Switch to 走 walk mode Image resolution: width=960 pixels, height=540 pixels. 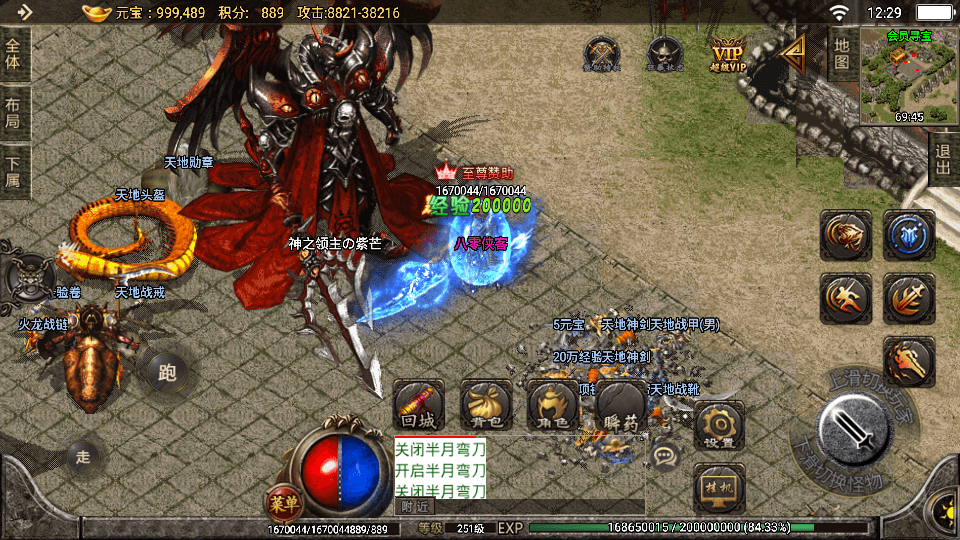pos(83,457)
